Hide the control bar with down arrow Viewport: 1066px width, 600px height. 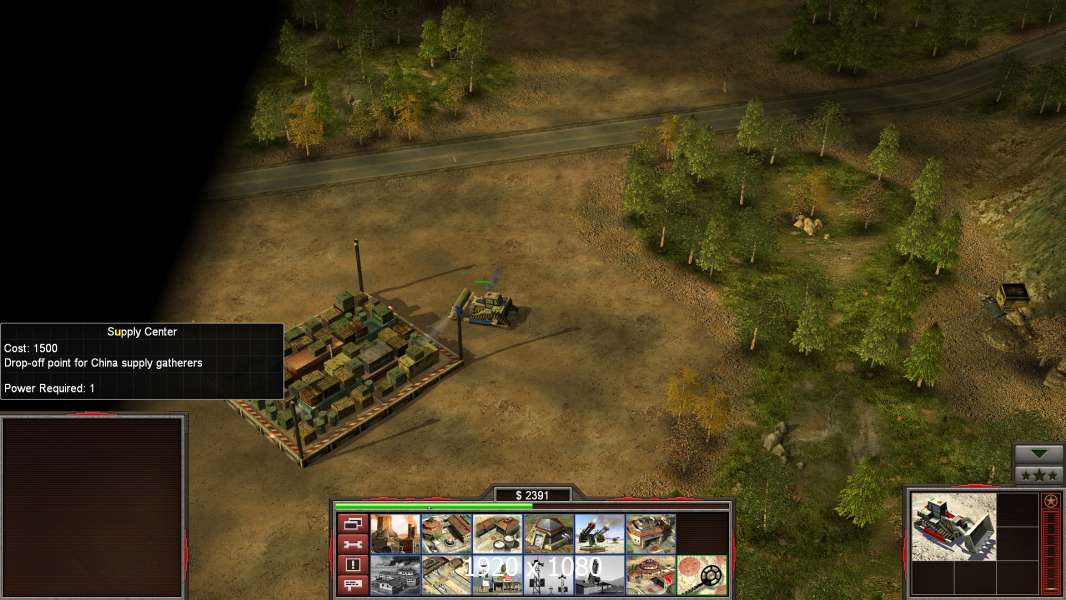point(1038,454)
